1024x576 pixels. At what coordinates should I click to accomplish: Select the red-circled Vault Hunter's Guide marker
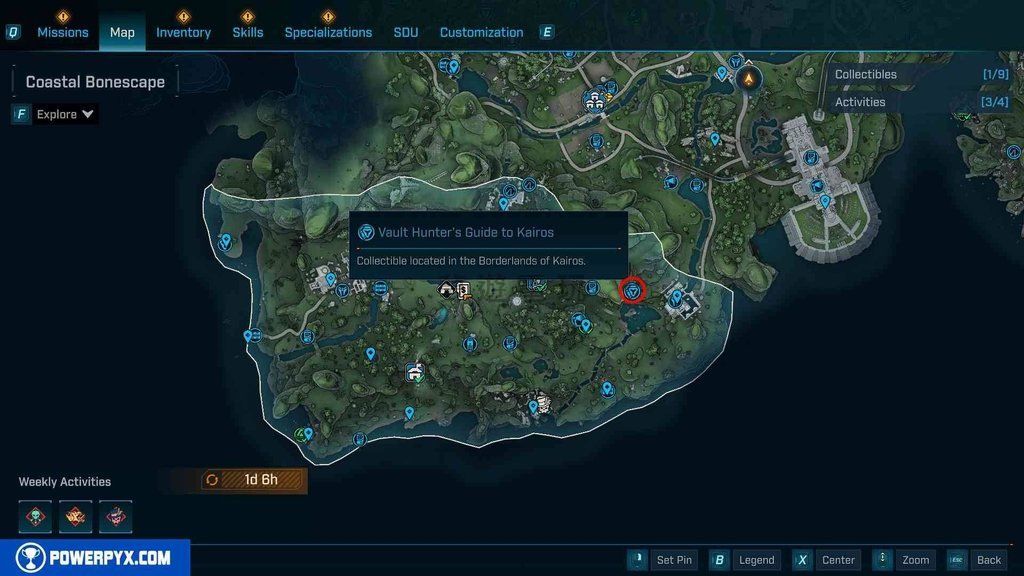[632, 291]
